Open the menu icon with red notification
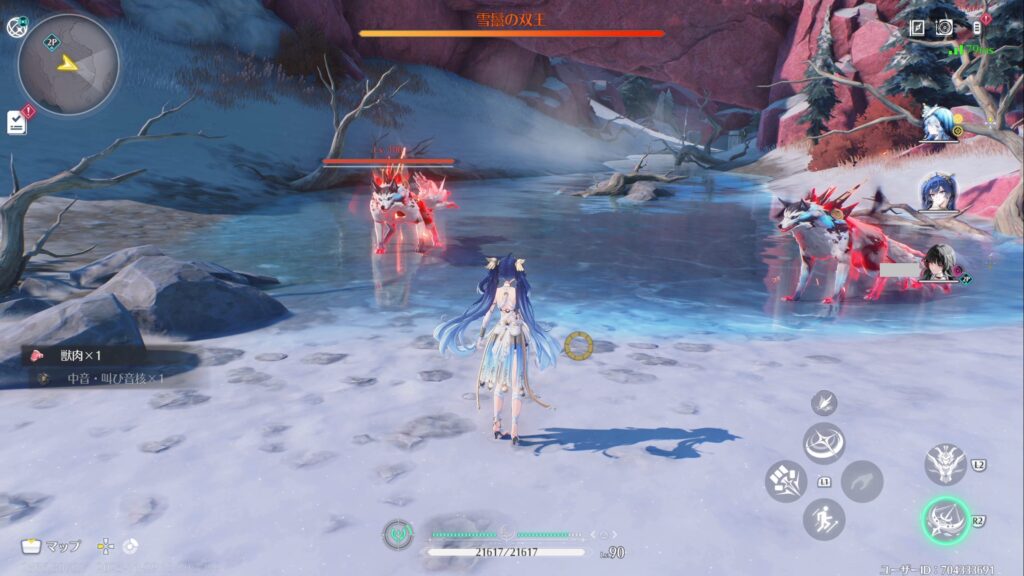Viewport: 1024px width, 576px height. point(978,27)
